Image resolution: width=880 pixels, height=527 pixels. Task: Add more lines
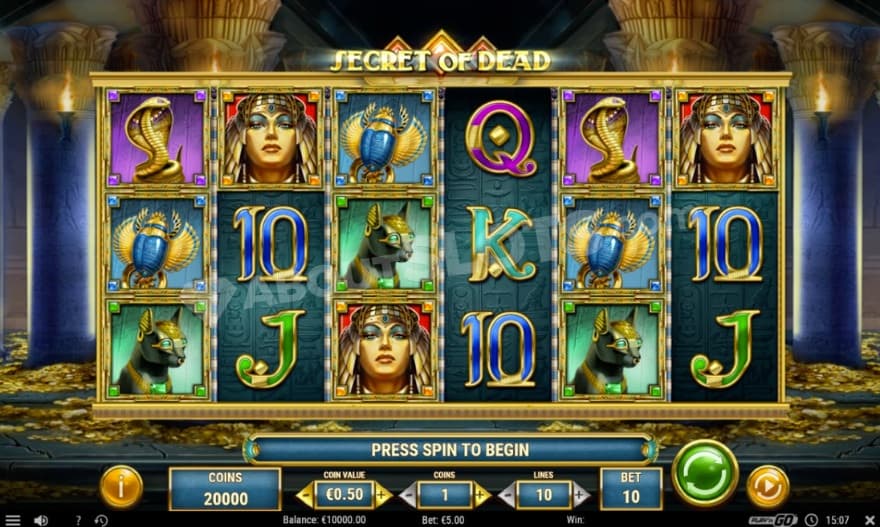tap(581, 494)
